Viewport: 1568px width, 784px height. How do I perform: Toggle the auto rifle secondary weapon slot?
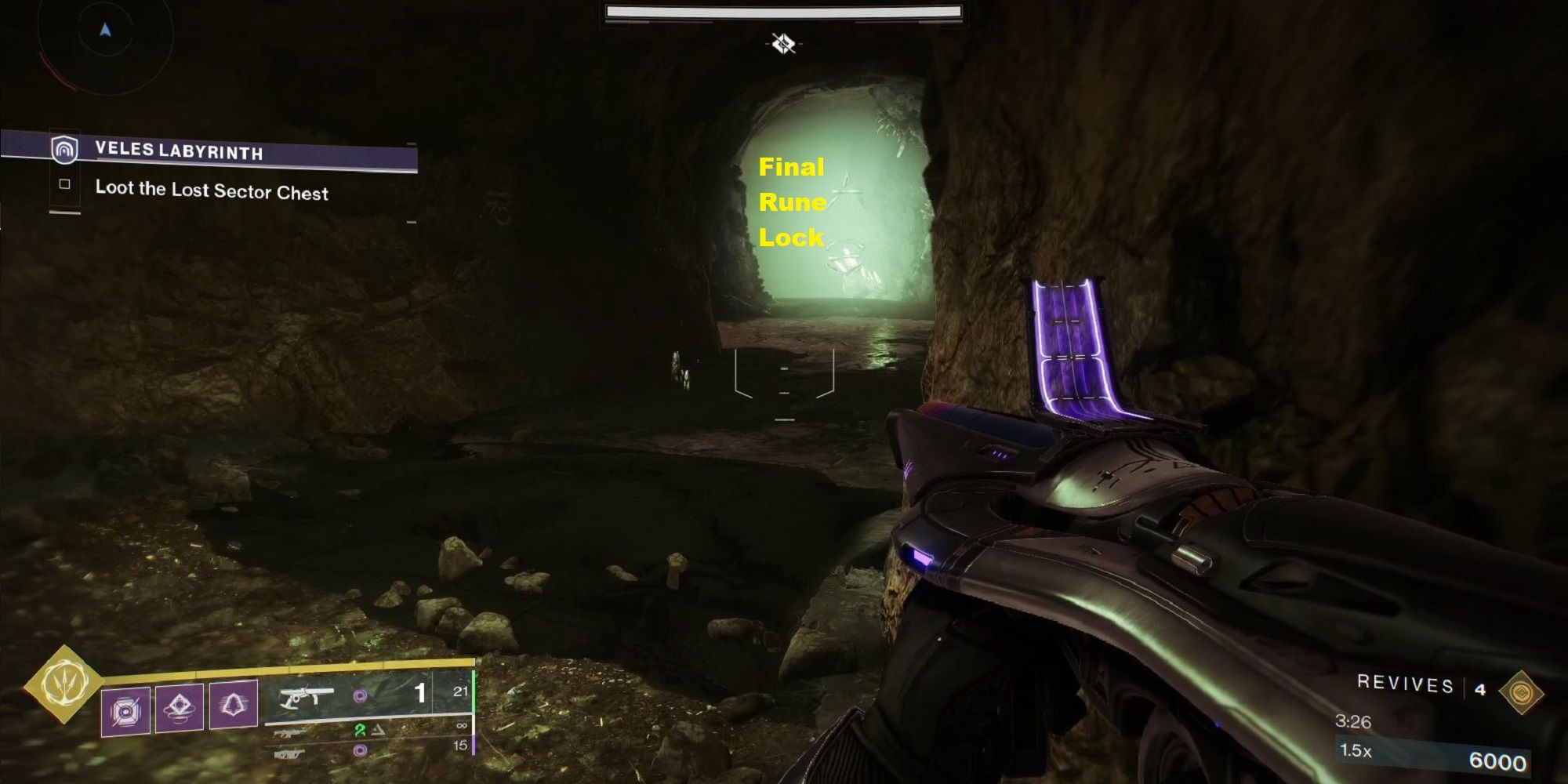pos(290,731)
